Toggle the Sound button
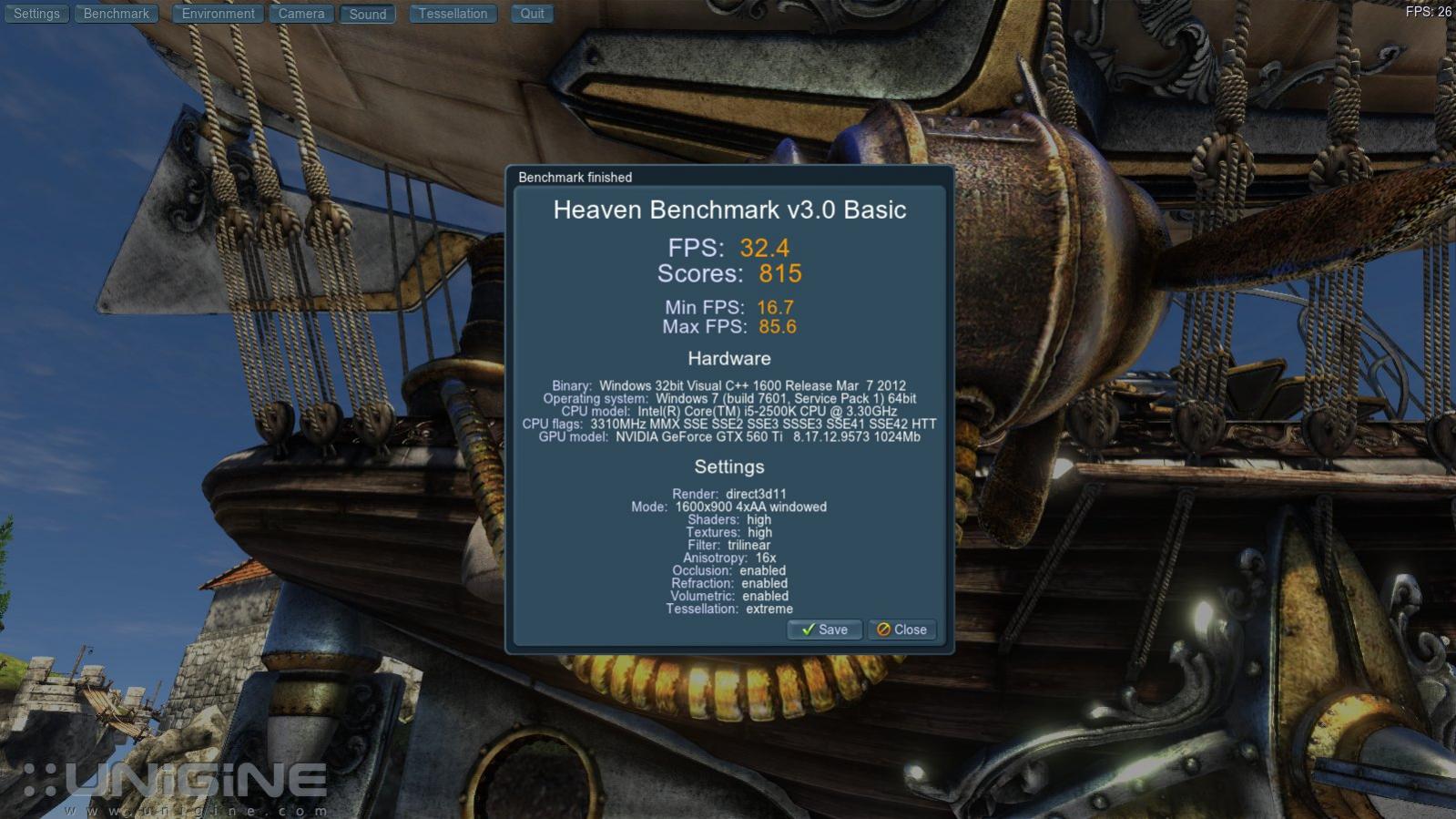This screenshot has width=1456, height=819. point(368,14)
